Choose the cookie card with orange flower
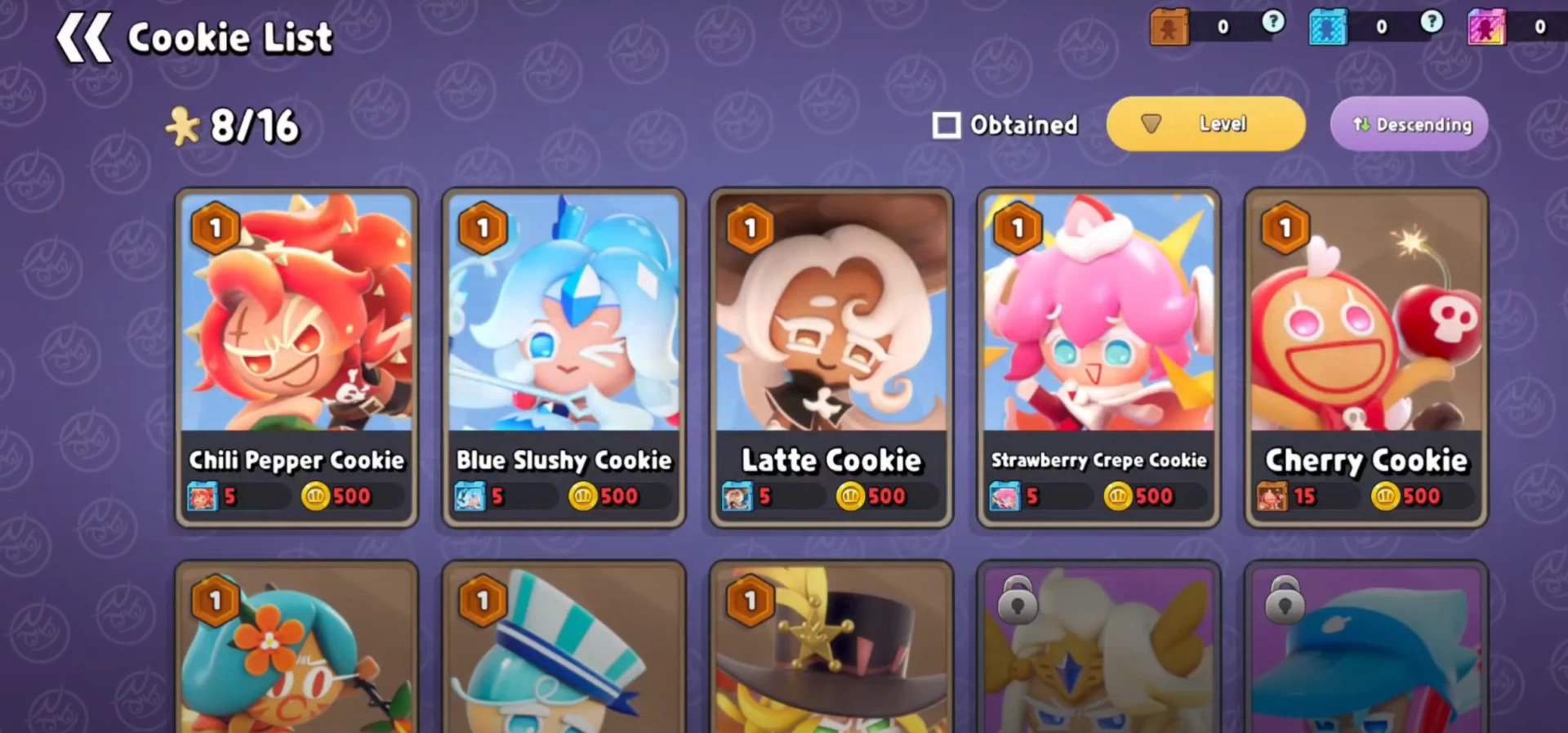The width and height of the screenshot is (1568, 733). pos(296,650)
